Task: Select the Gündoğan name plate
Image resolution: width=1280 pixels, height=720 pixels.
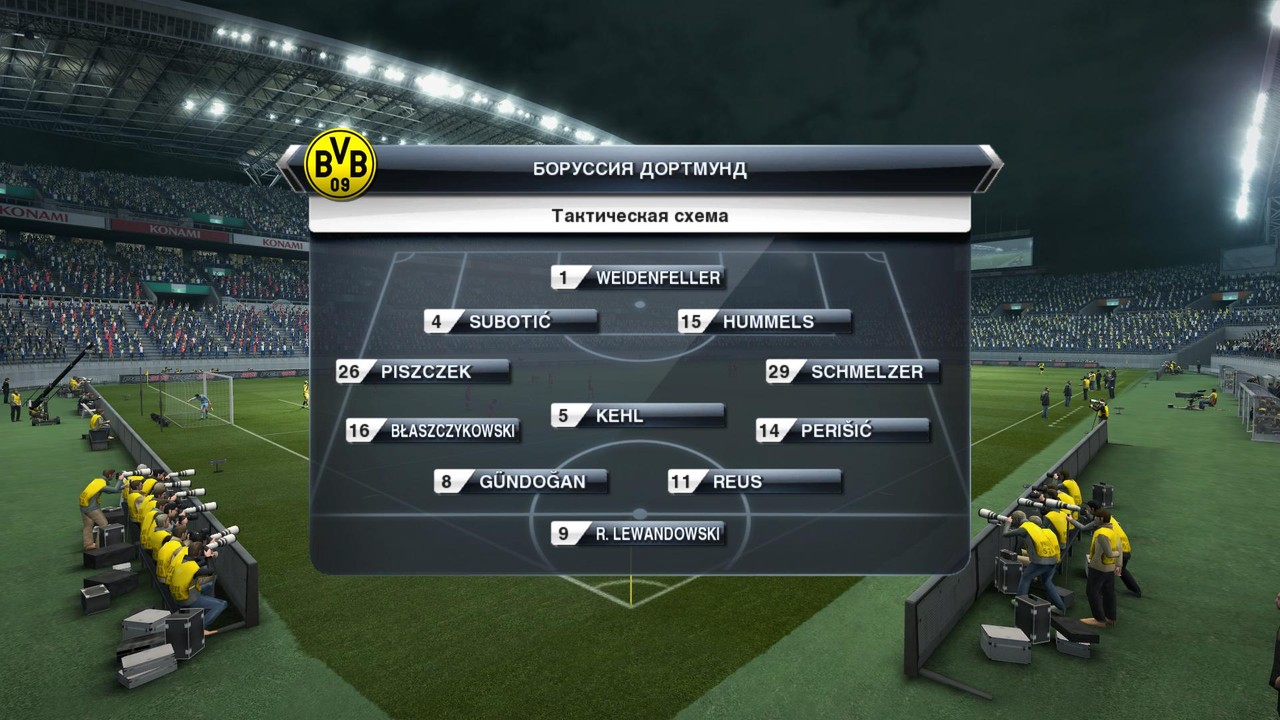Action: point(520,482)
